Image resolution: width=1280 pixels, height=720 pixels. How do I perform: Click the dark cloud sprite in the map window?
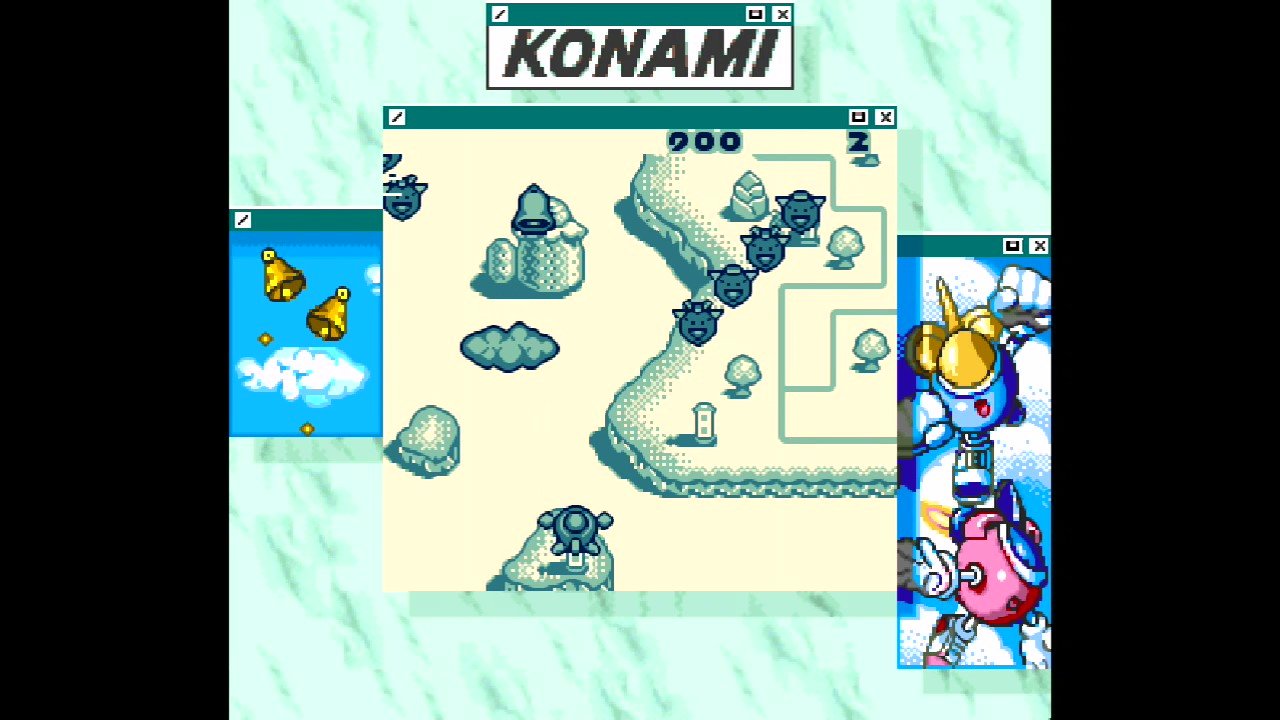point(510,348)
